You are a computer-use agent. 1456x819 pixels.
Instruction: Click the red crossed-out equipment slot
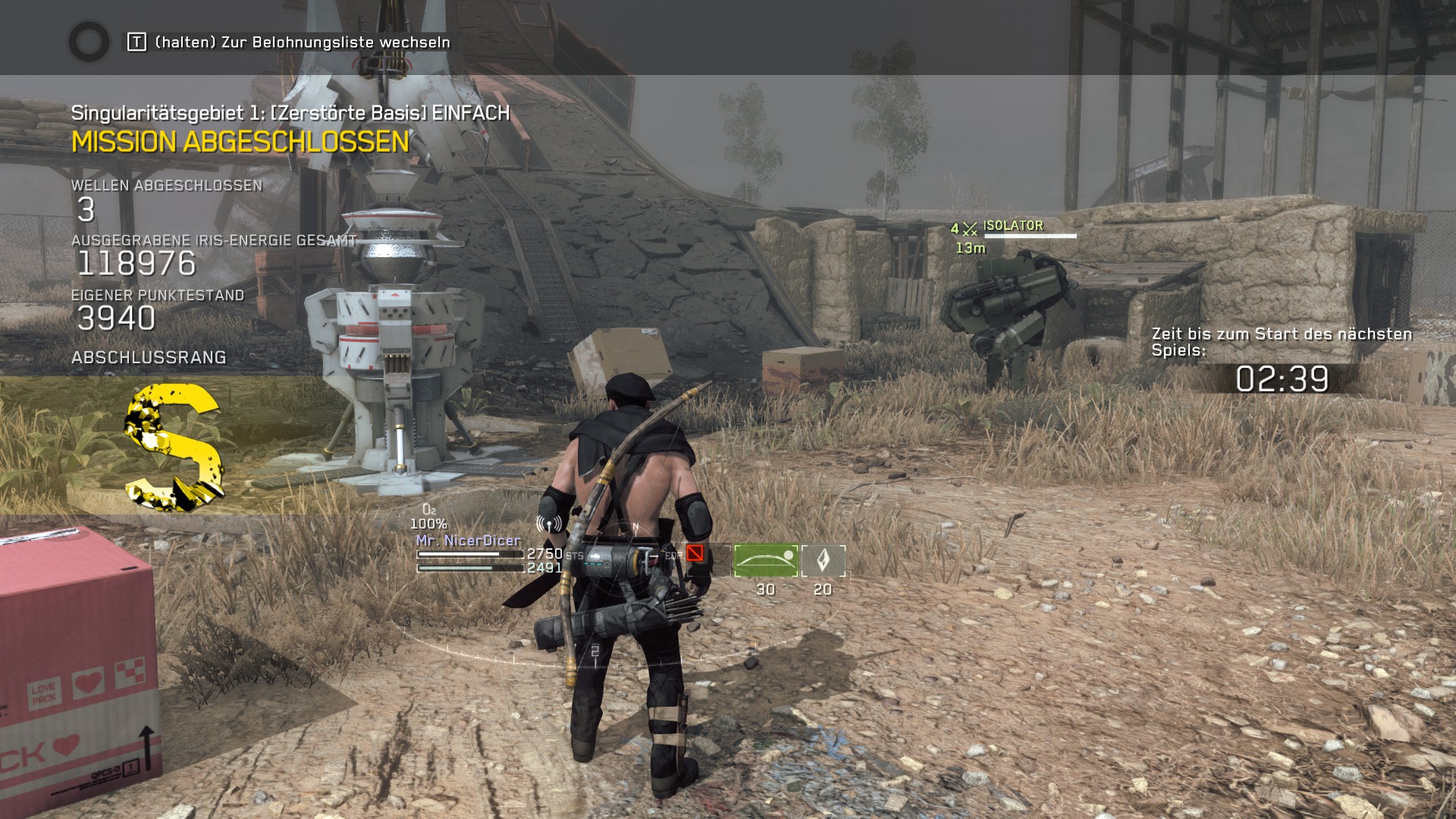click(x=695, y=553)
